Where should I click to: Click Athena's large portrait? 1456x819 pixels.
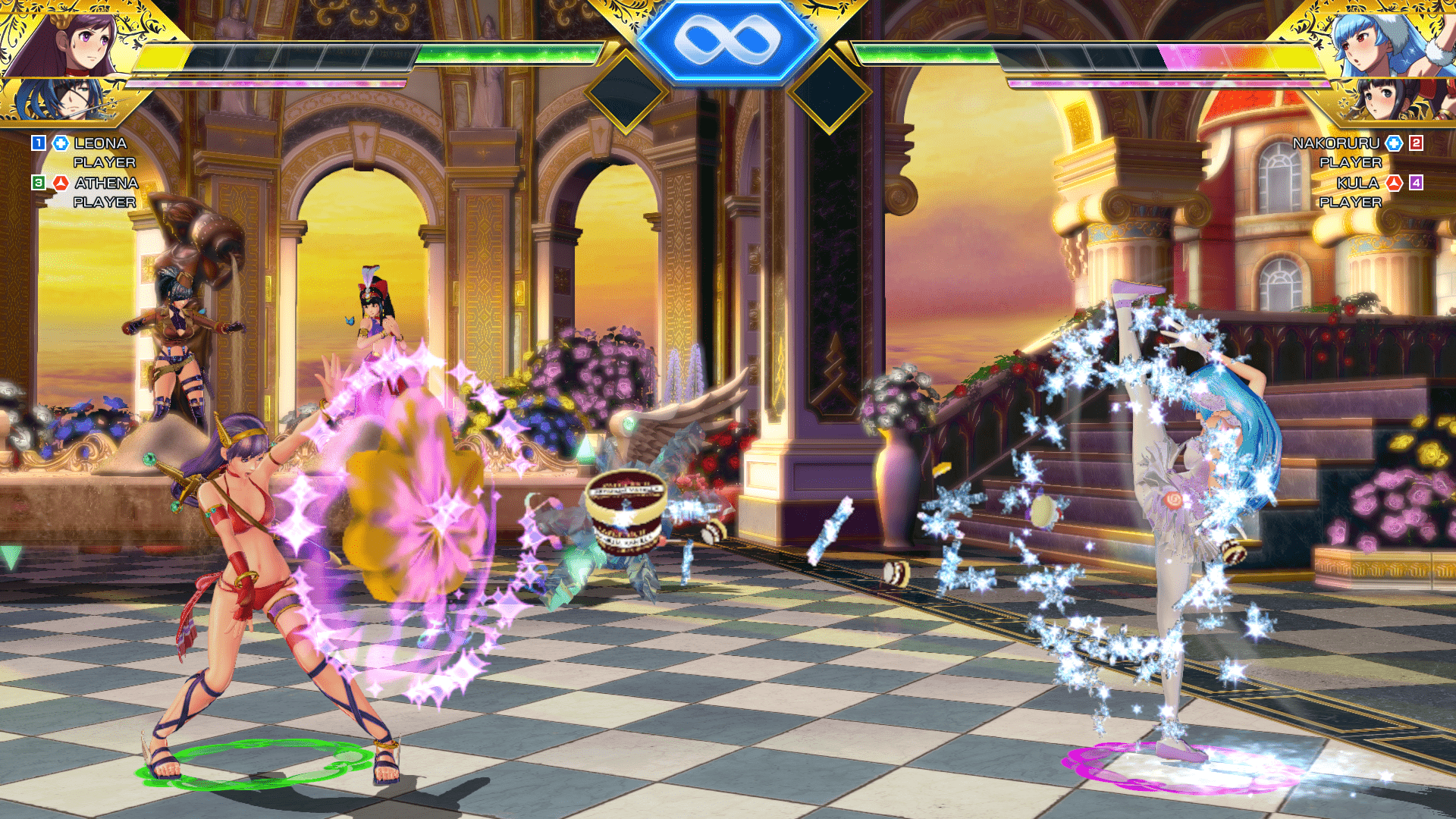click(x=72, y=42)
